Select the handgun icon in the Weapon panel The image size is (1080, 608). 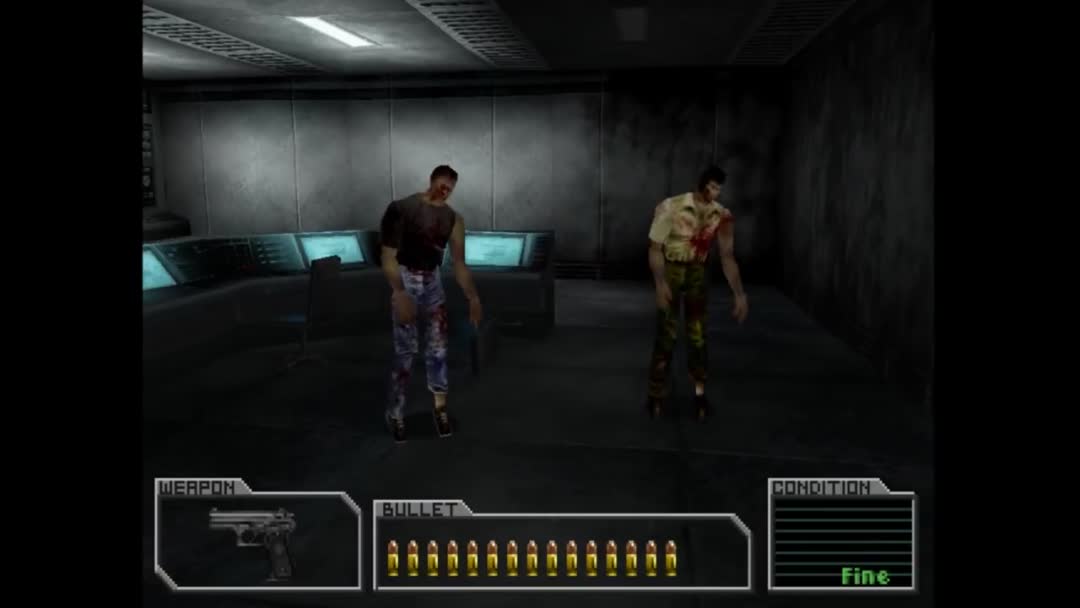pyautogui.click(x=255, y=537)
